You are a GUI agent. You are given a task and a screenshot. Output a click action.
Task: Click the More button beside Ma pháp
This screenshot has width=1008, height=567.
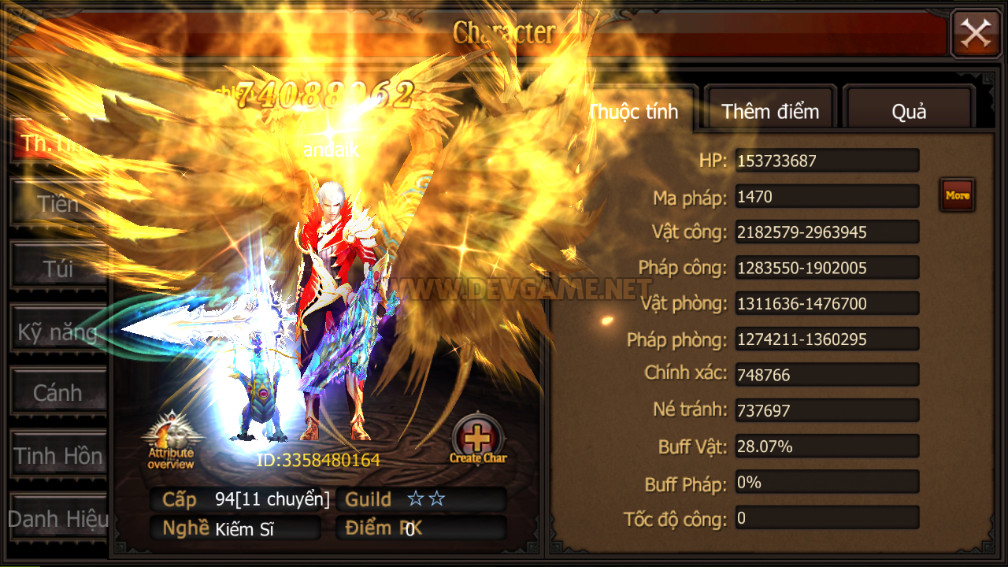coord(957,195)
